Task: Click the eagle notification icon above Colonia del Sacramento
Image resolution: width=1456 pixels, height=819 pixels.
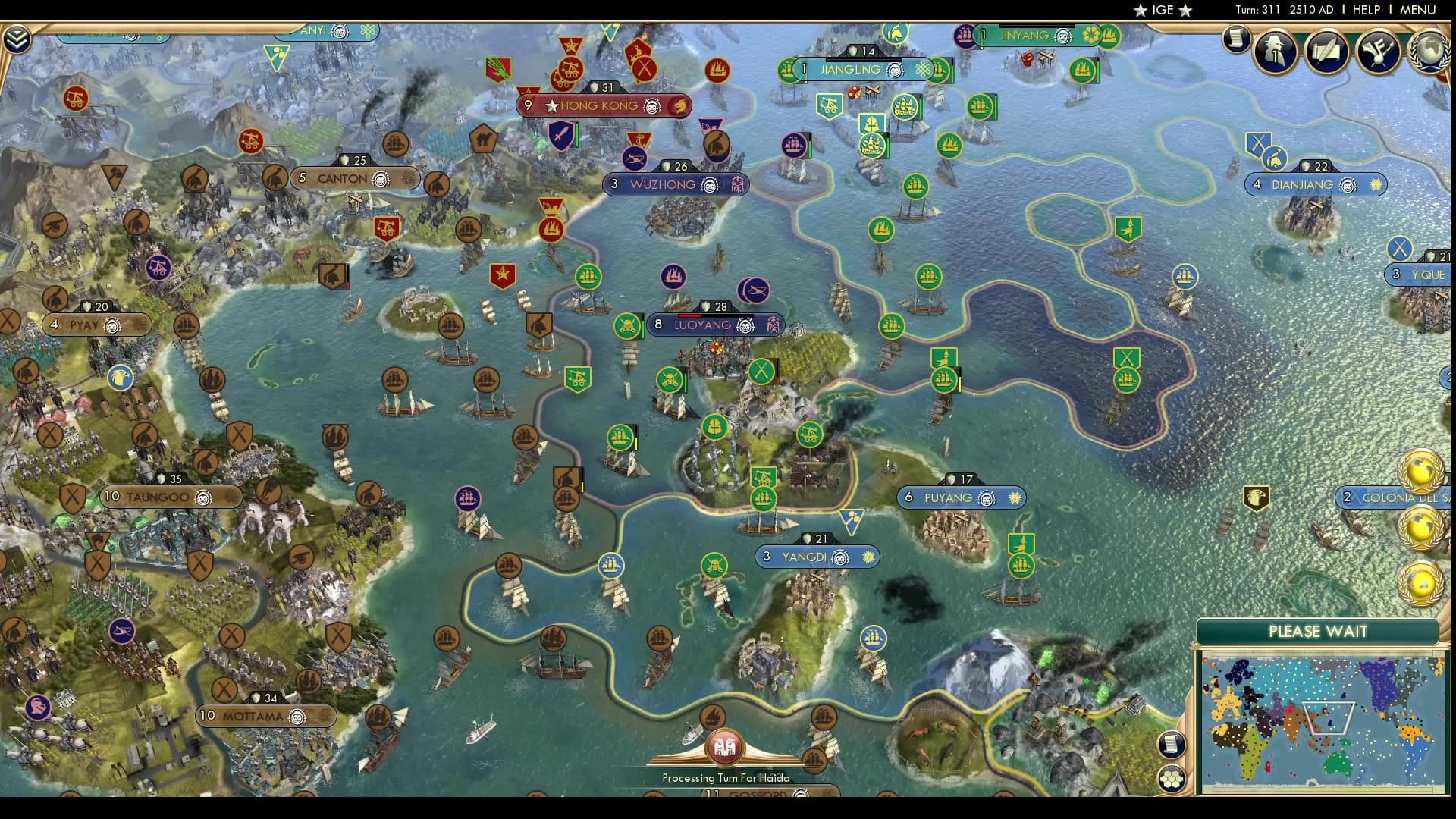Action: click(x=1255, y=497)
